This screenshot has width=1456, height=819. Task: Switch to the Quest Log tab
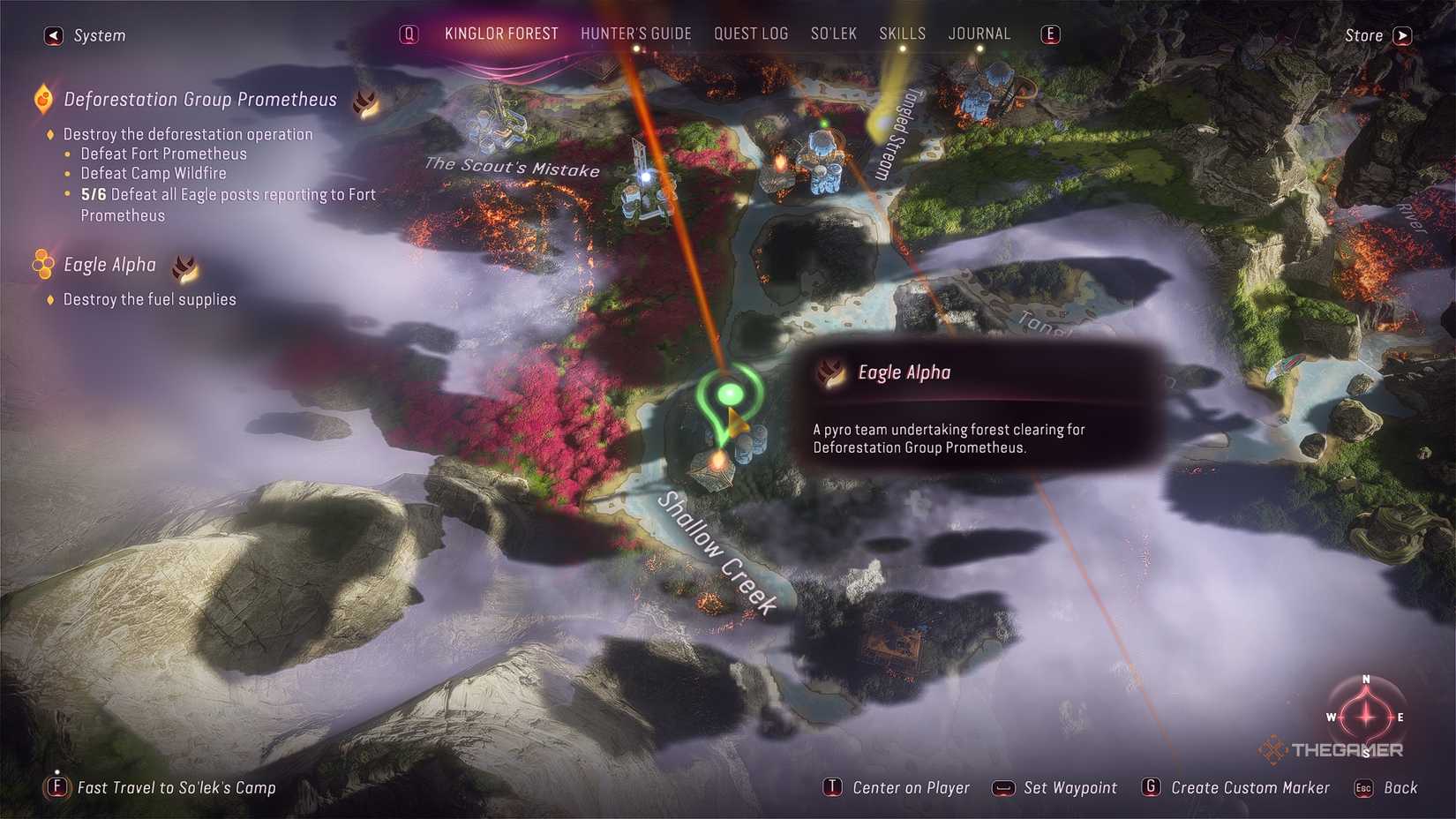click(x=751, y=34)
